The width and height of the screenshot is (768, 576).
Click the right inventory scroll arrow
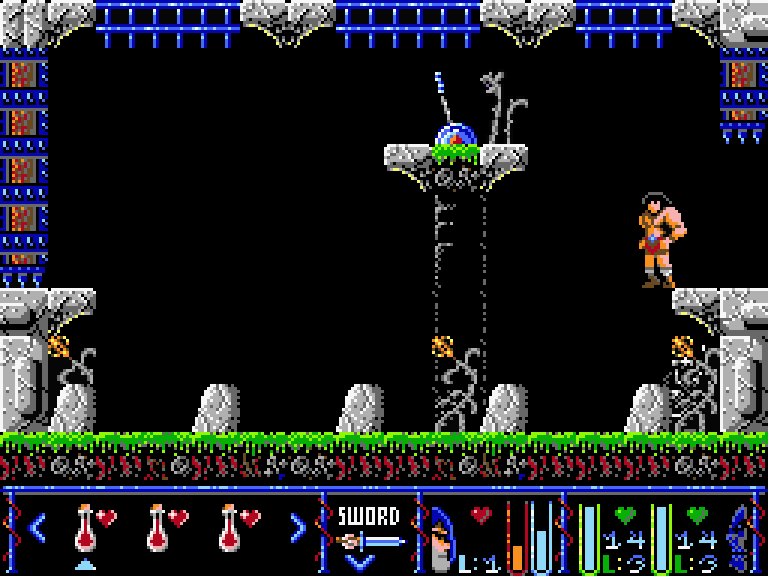coord(297,527)
